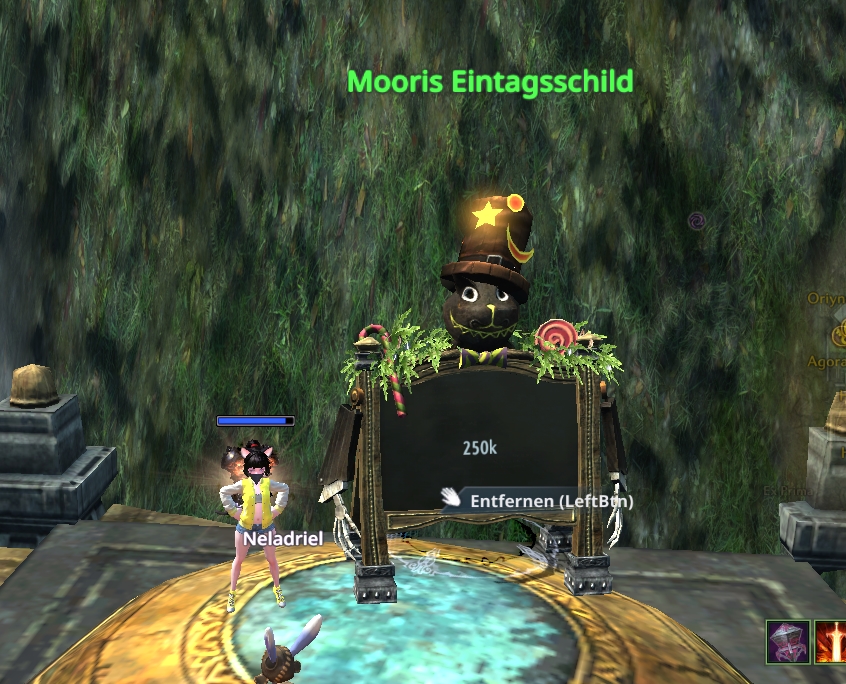Use the flaming sword skill icon
Image resolution: width=846 pixels, height=684 pixels.
pos(832,642)
